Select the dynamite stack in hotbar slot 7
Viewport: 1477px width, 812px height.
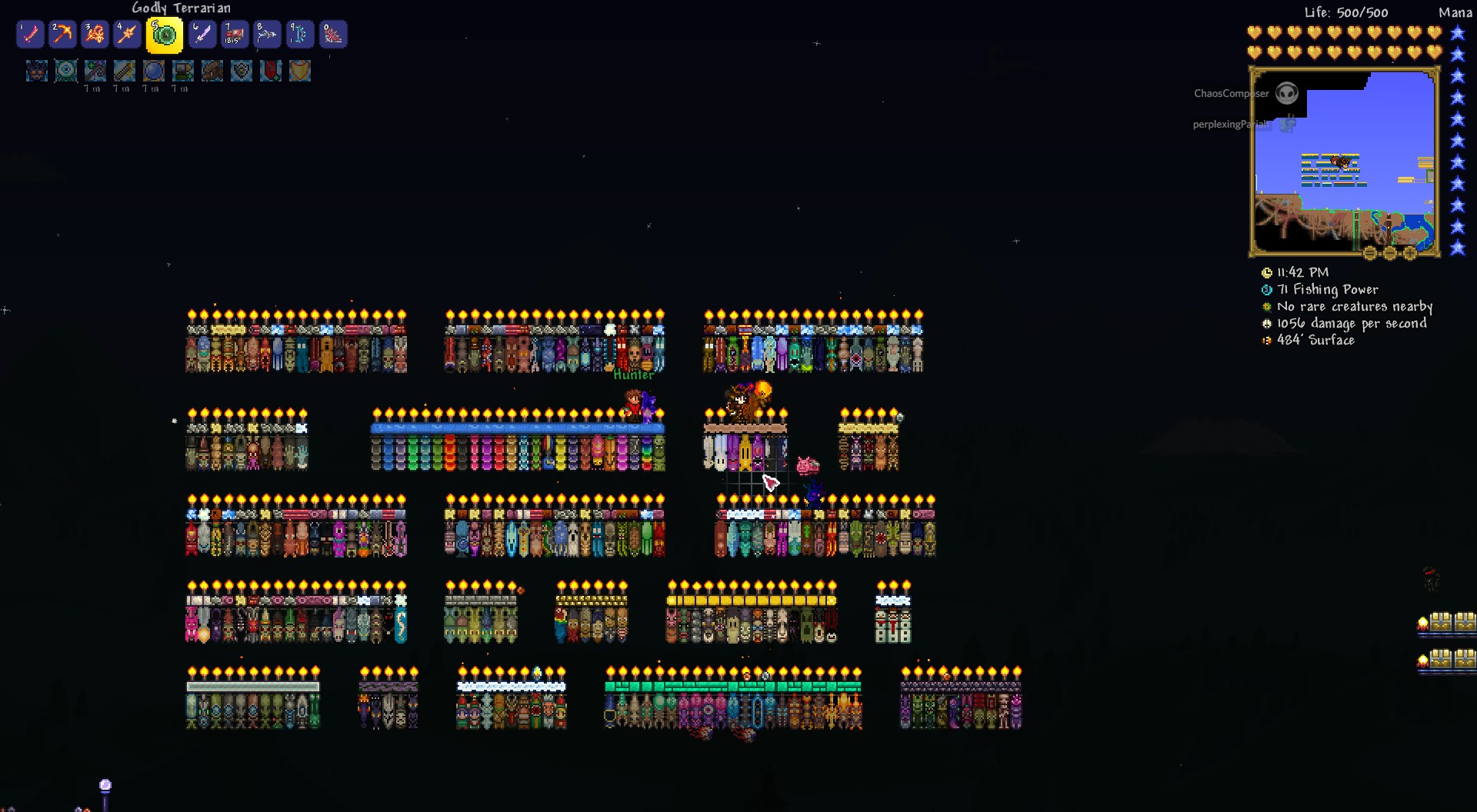click(x=235, y=34)
